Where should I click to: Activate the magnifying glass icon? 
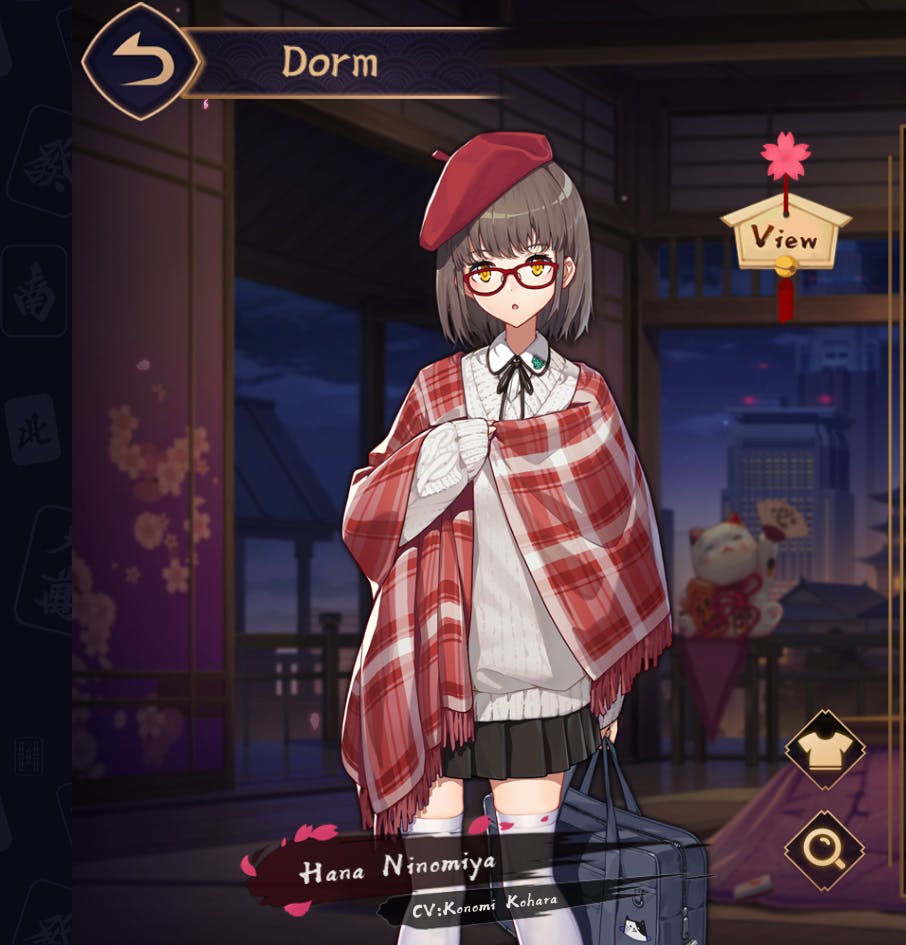[x=824, y=850]
